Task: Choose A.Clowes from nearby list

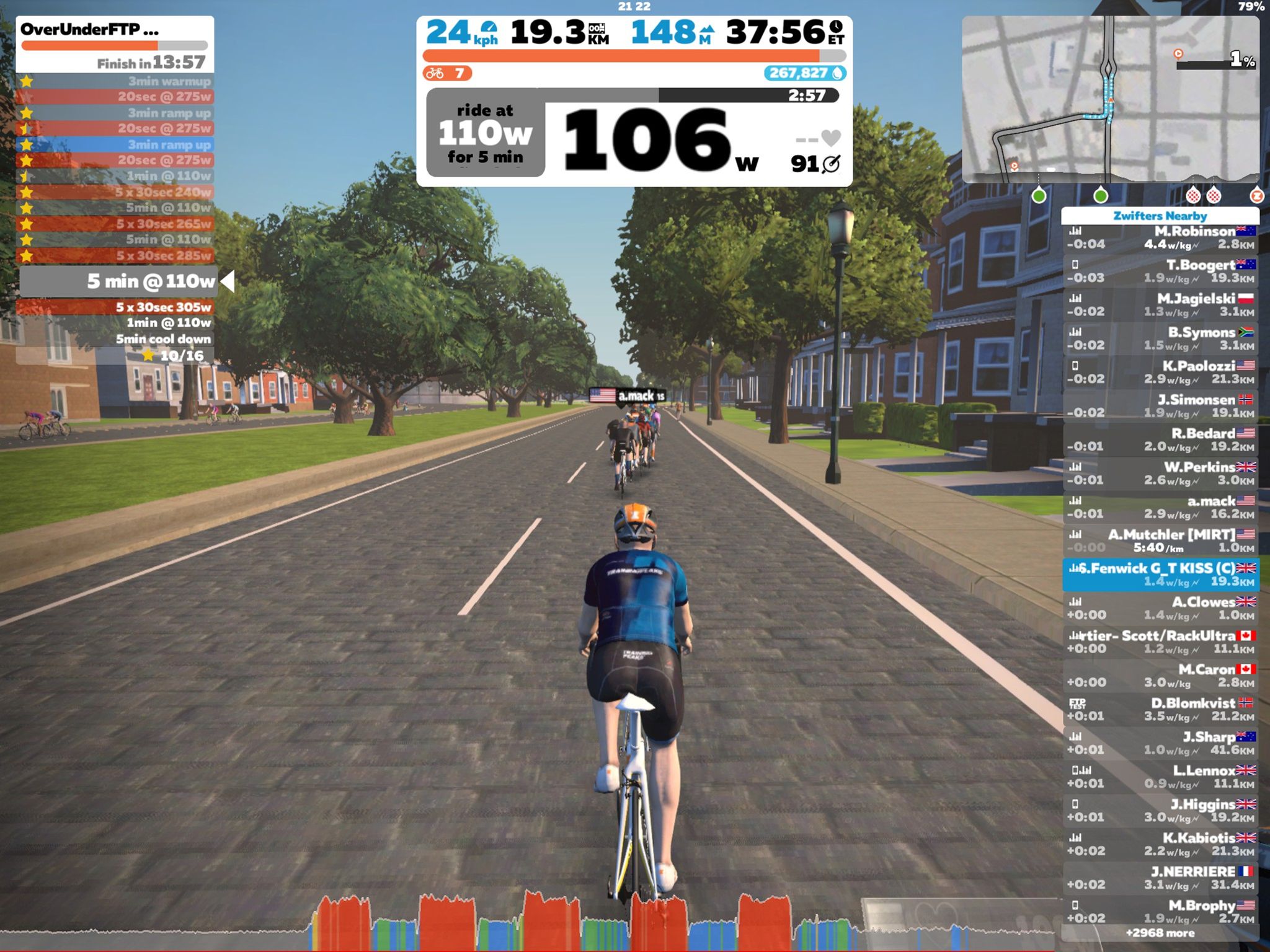Action: point(1160,608)
